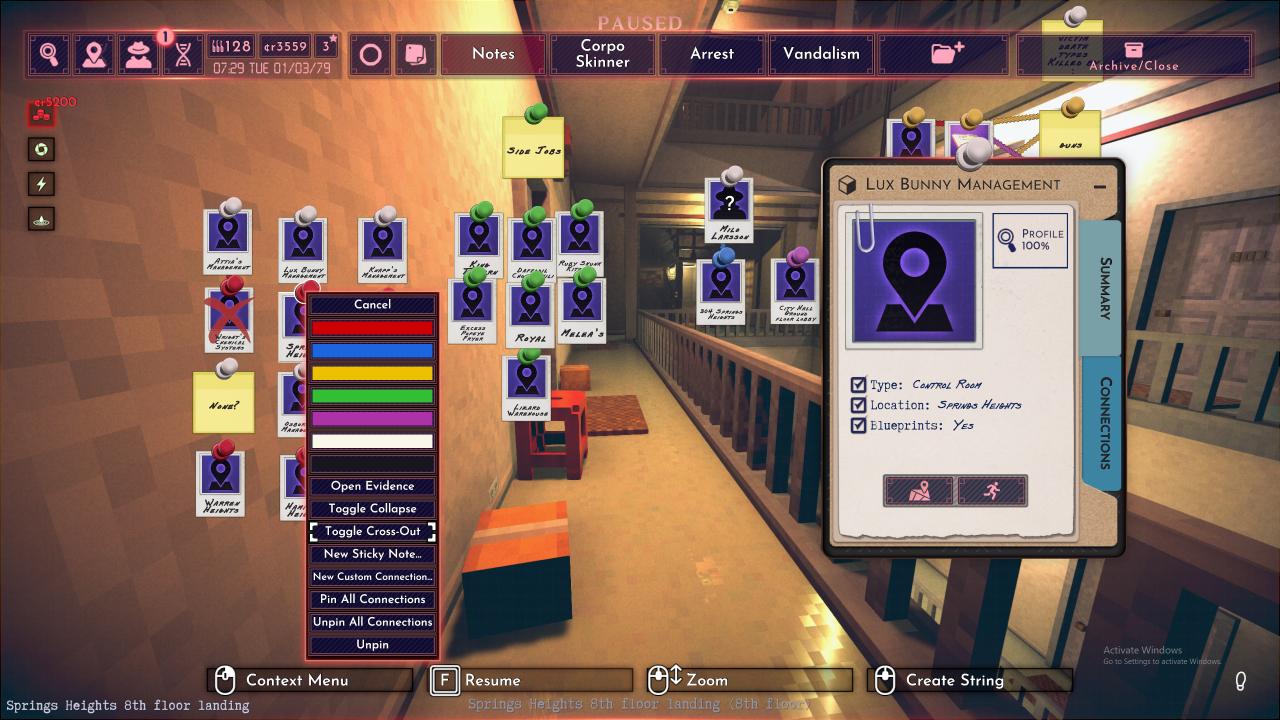Open the Vandalism case tab
Image resolution: width=1280 pixels, height=720 pixels.
tap(821, 54)
